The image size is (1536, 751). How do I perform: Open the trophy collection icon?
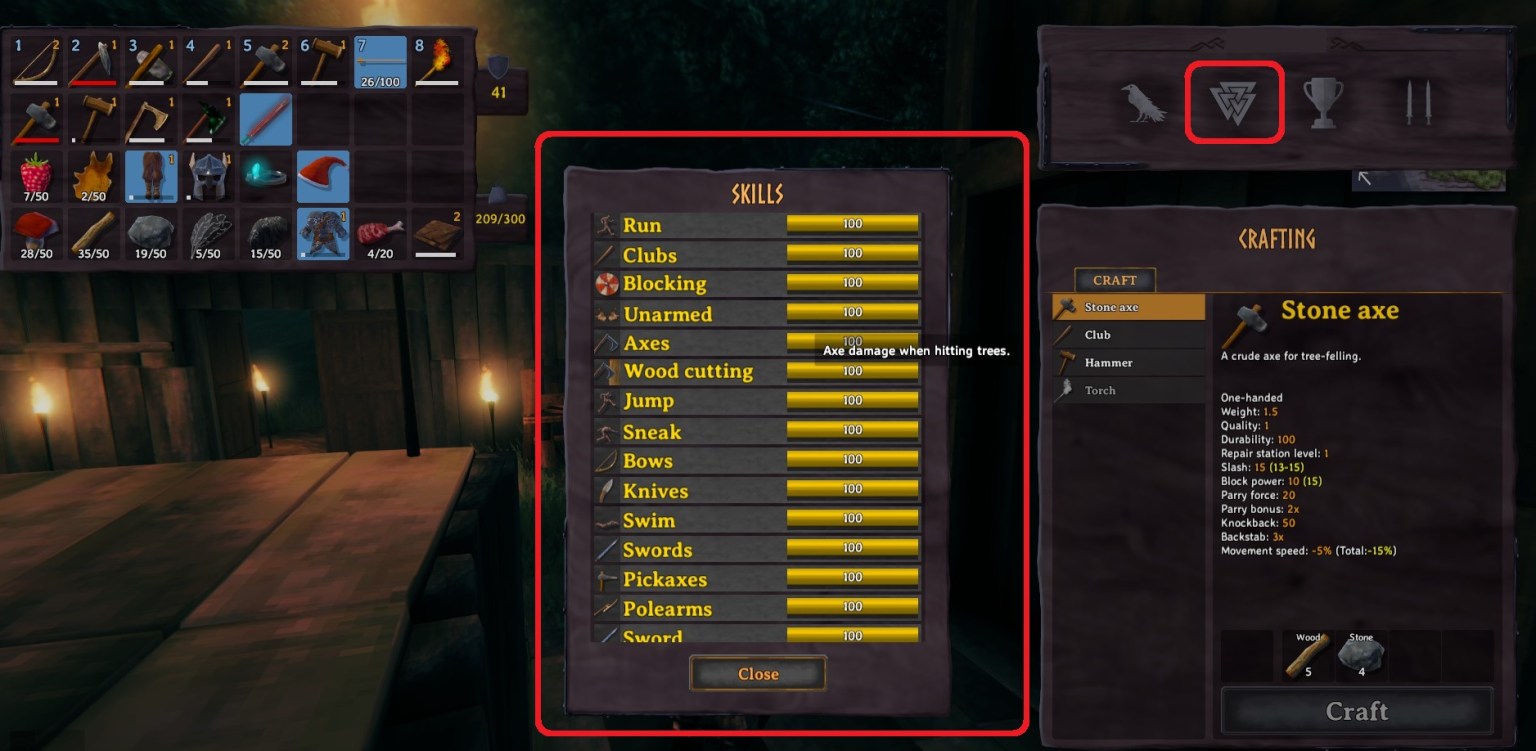(x=1323, y=101)
